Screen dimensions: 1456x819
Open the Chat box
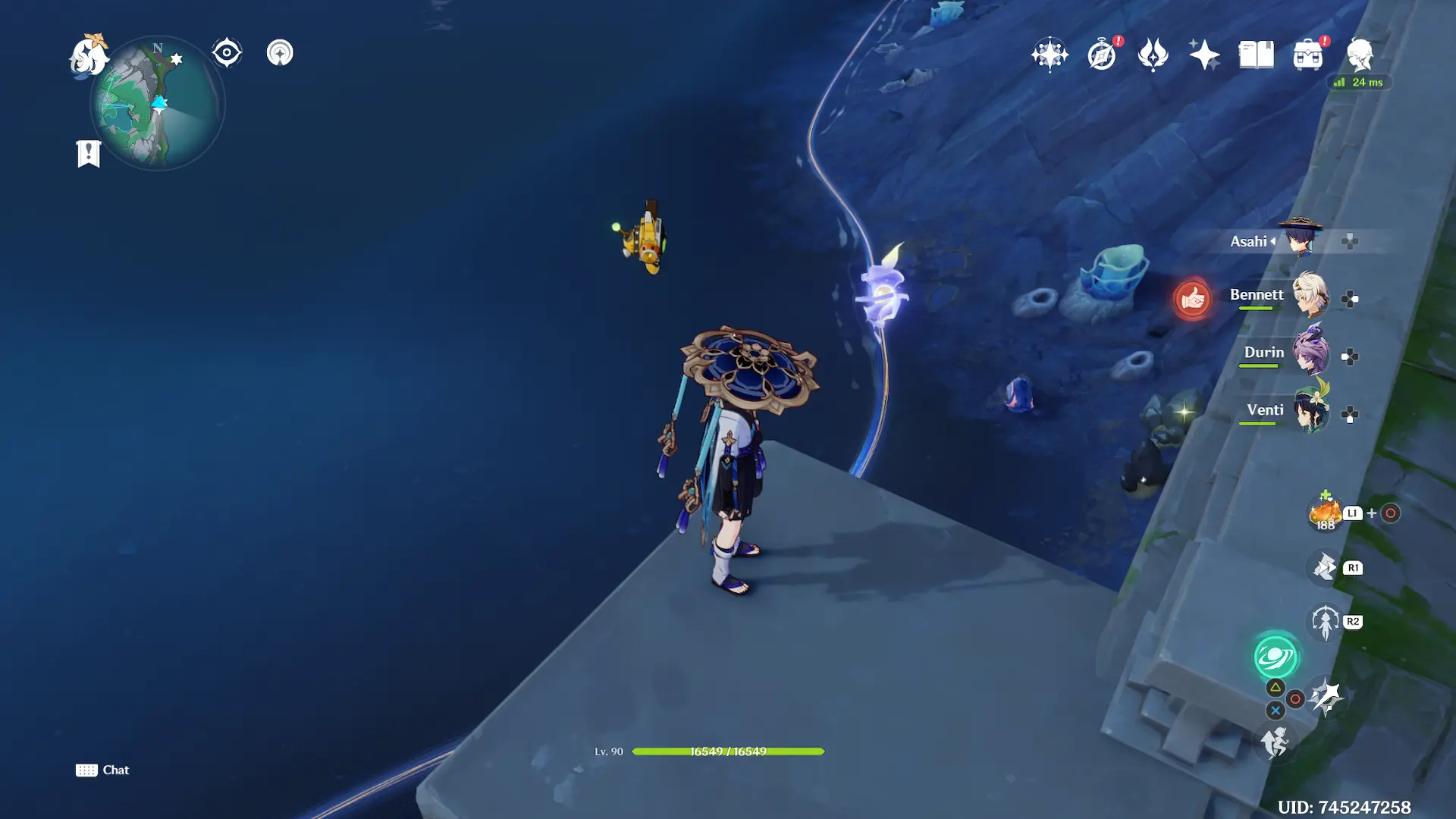pyautogui.click(x=103, y=770)
